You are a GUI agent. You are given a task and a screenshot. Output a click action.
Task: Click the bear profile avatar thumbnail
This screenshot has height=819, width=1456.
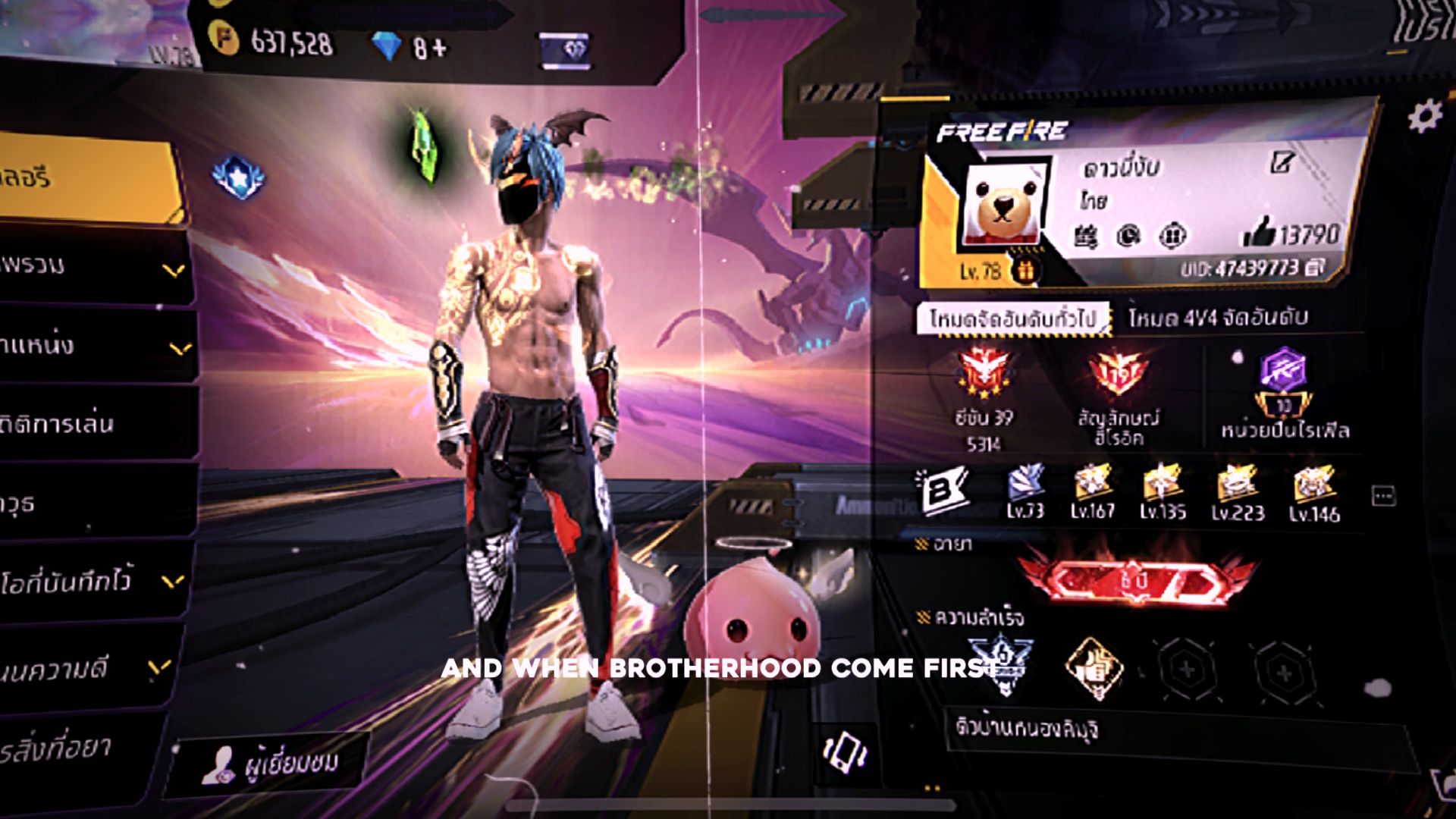1003,199
